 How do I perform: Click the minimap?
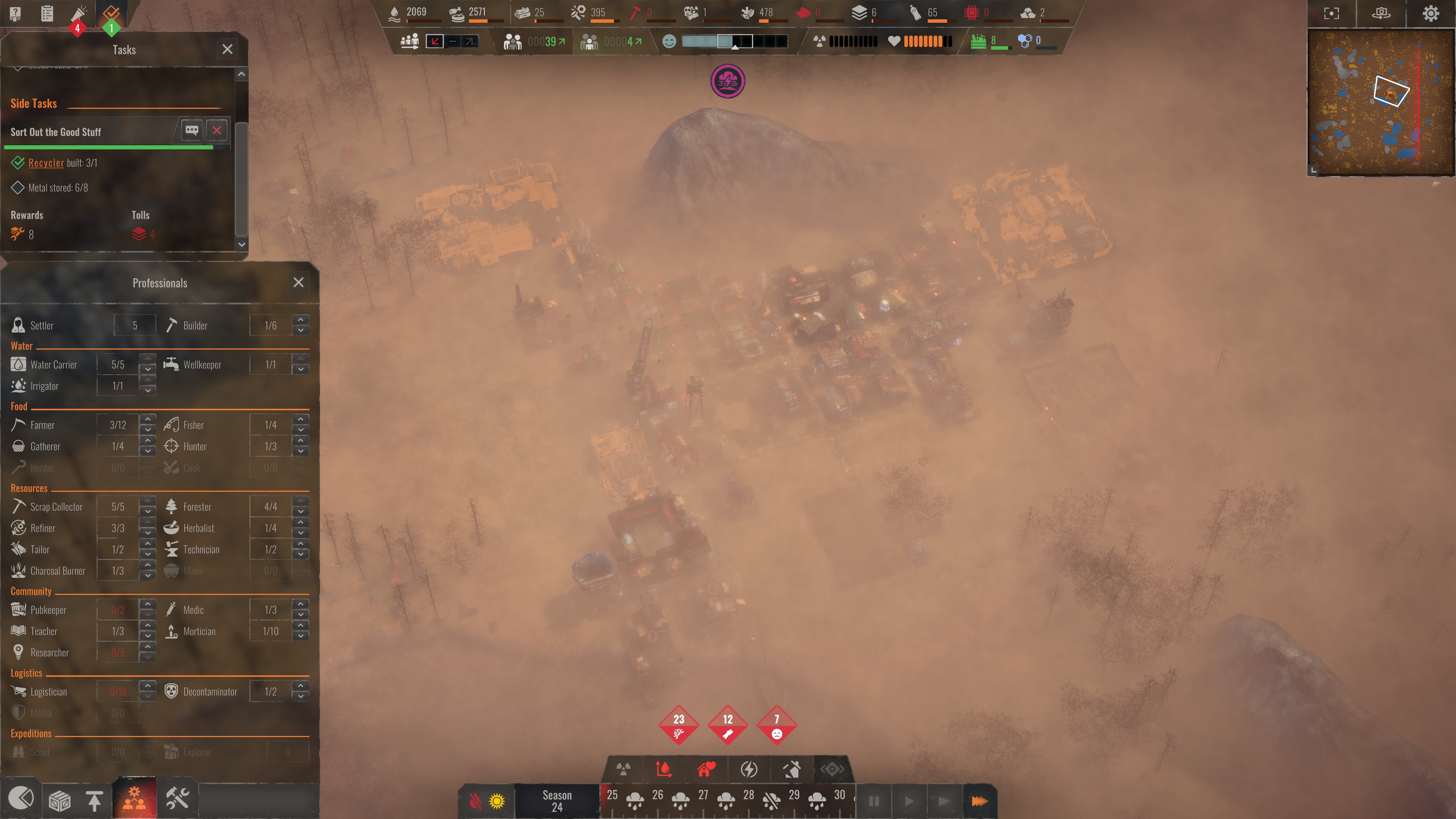1380,103
